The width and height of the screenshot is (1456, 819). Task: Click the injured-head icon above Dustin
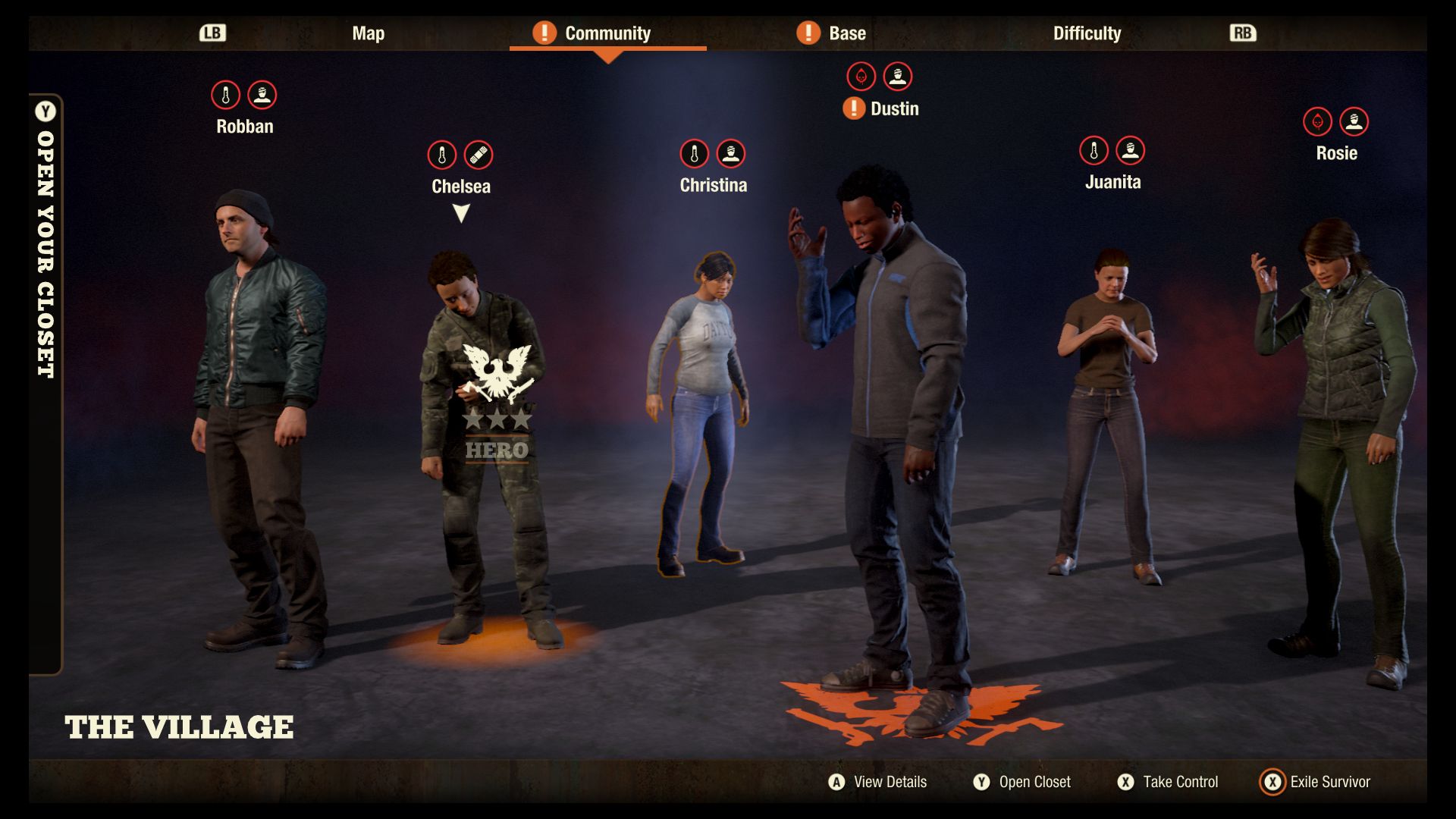(x=898, y=76)
